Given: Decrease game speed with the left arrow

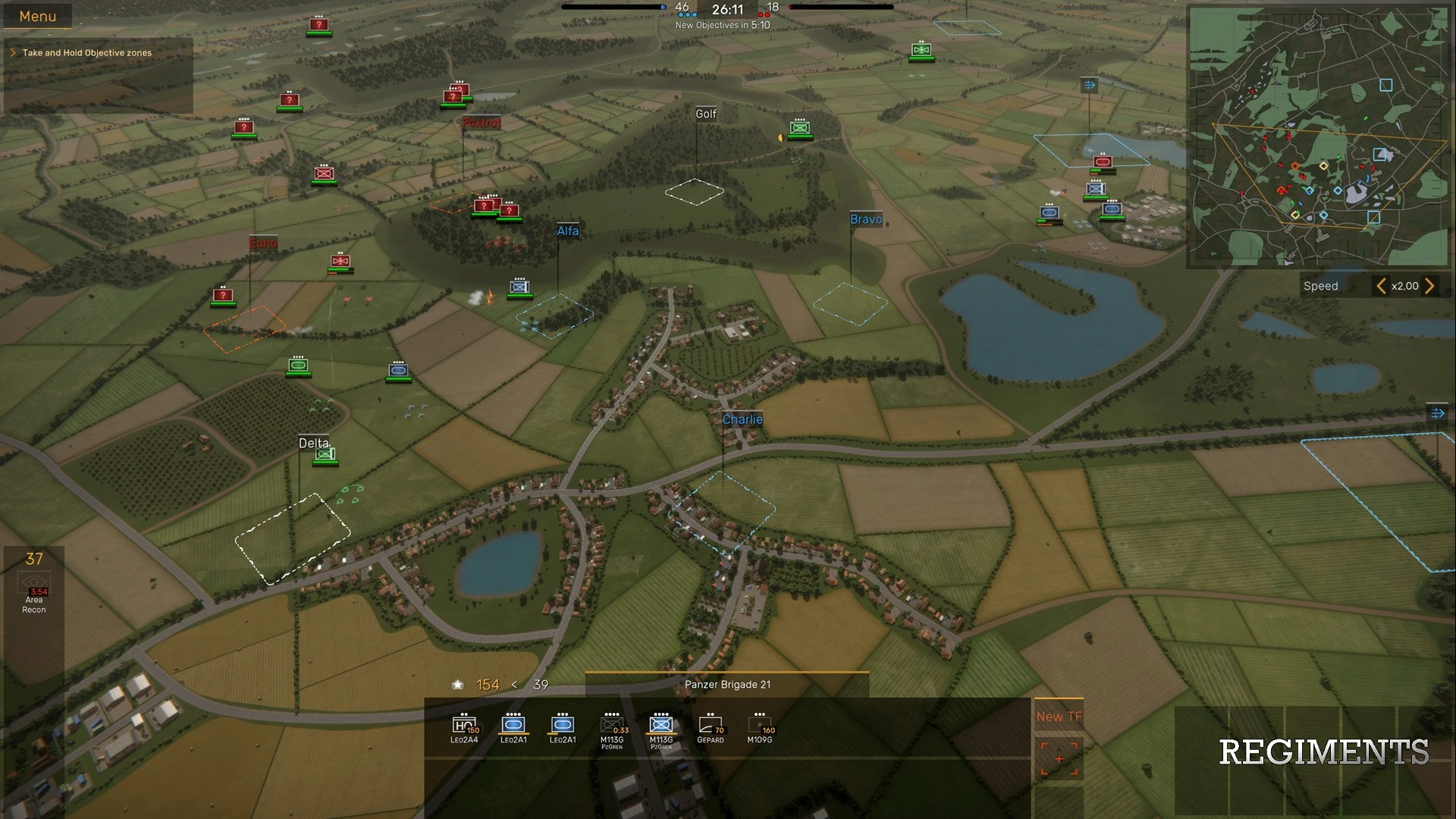Looking at the screenshot, I should click(1381, 286).
